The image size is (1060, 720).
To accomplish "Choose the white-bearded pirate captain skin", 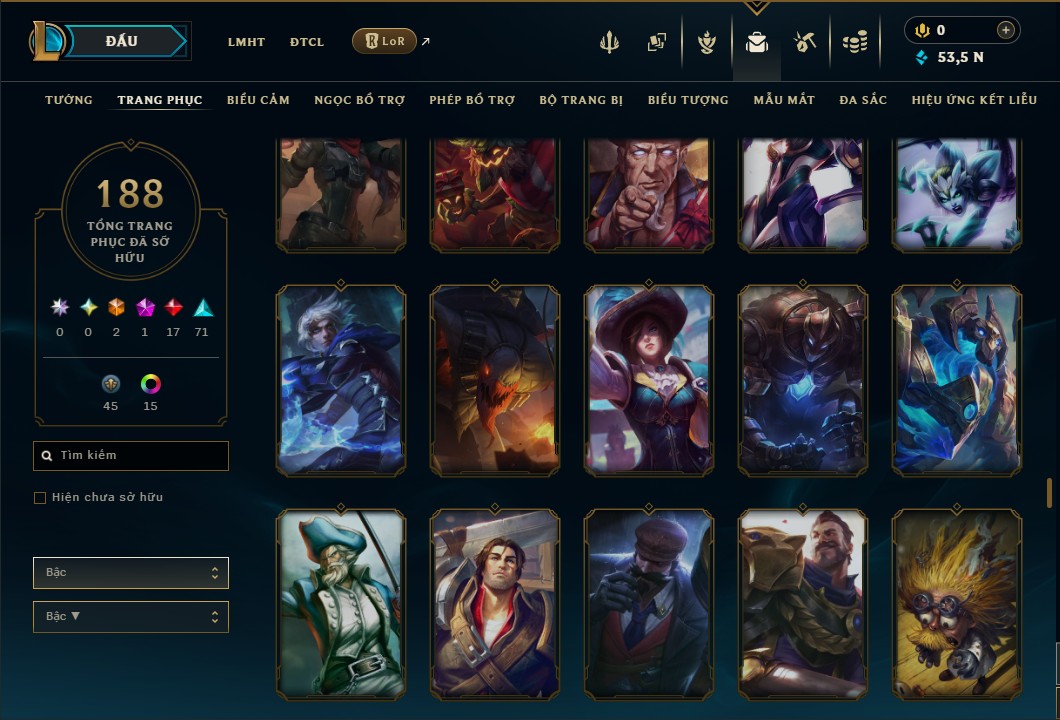I will (341, 604).
